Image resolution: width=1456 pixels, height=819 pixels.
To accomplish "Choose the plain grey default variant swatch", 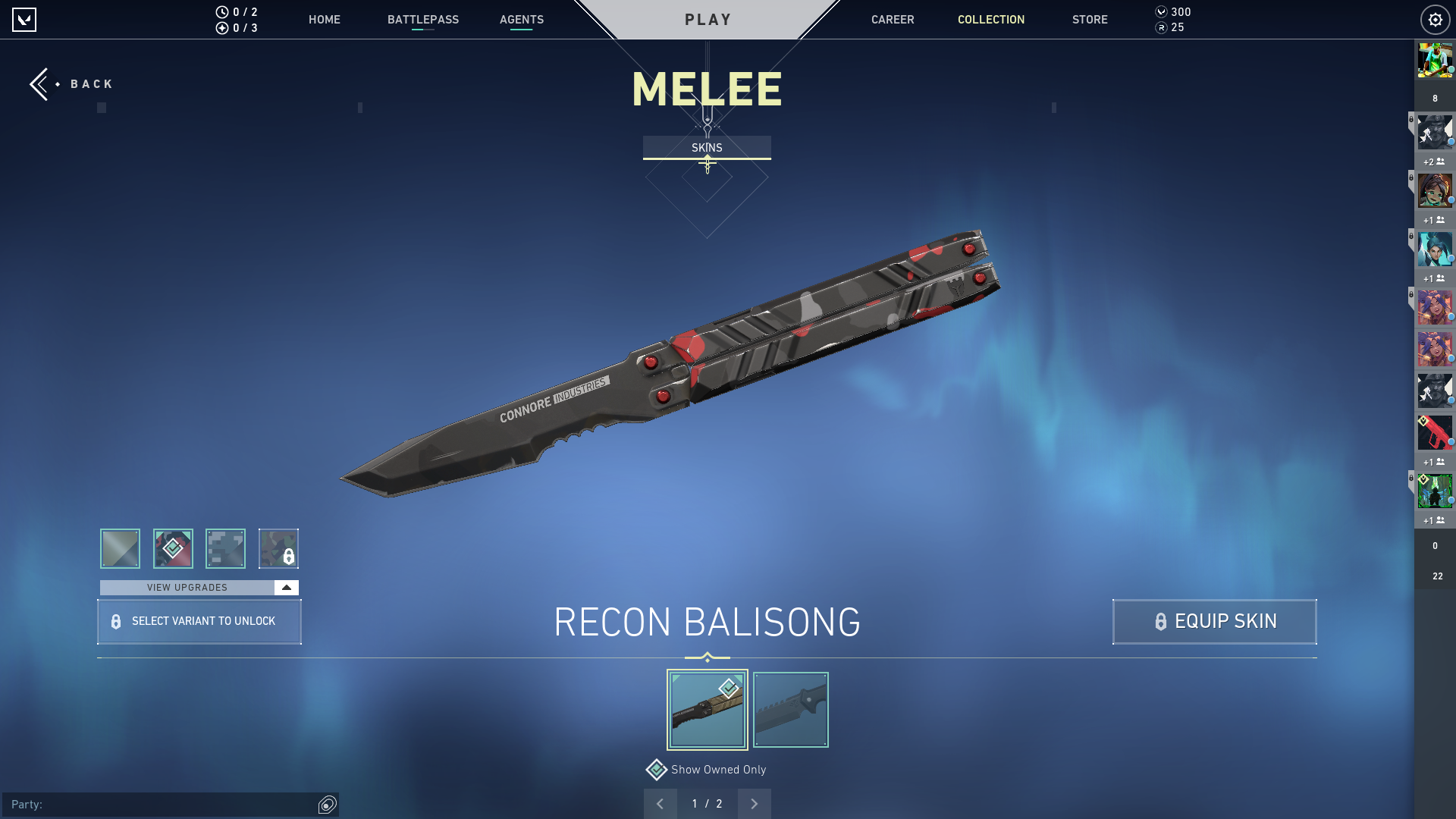I will click(120, 548).
